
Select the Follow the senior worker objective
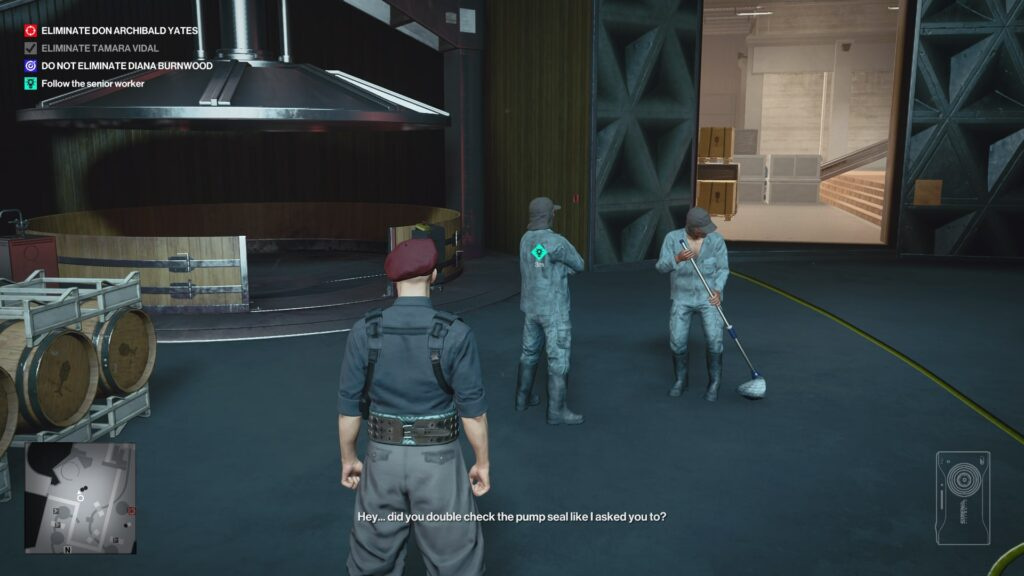pos(92,84)
